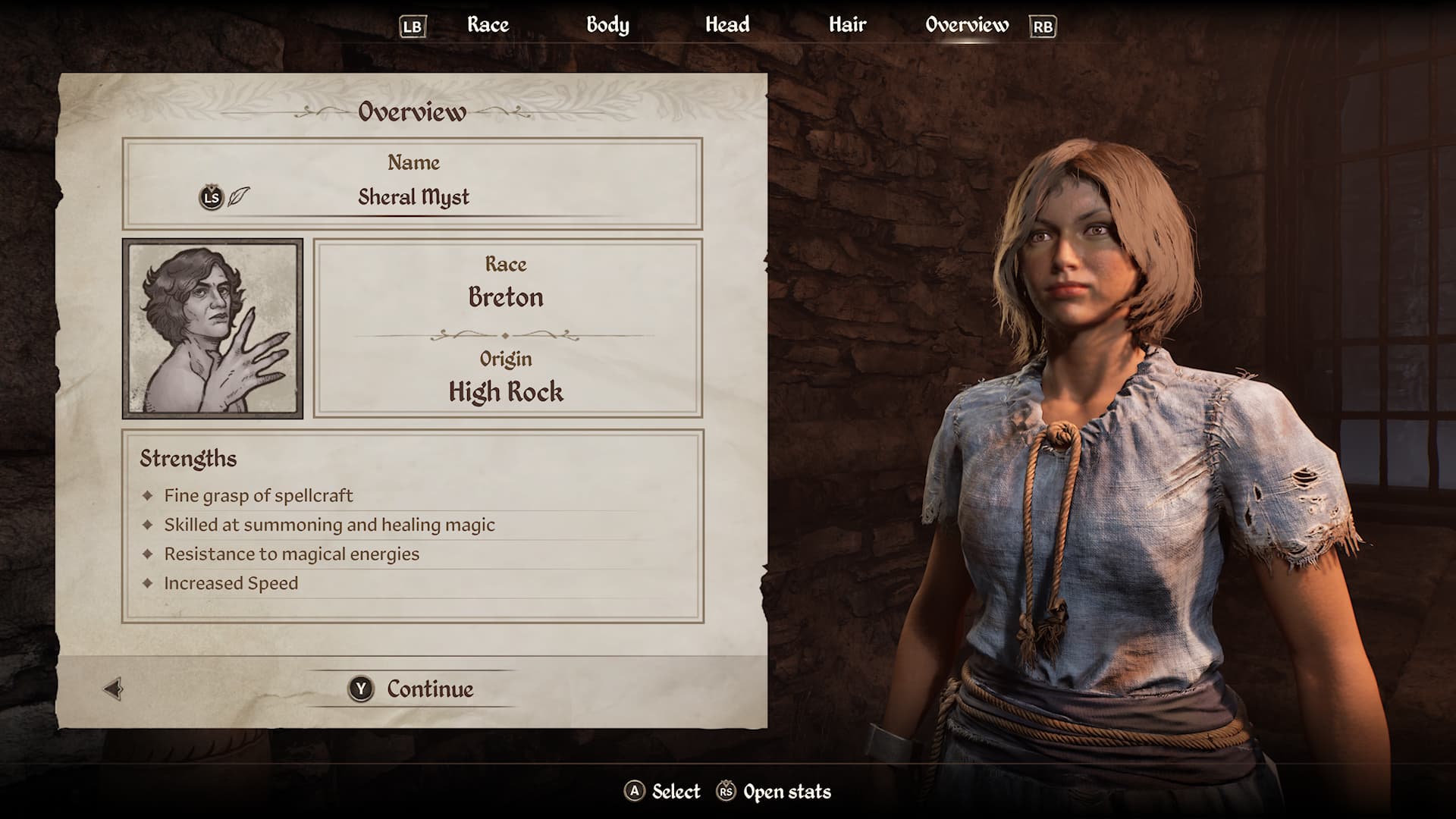Screen dimensions: 1456x819
Task: Open stats from the bottom bar
Action: point(774,792)
